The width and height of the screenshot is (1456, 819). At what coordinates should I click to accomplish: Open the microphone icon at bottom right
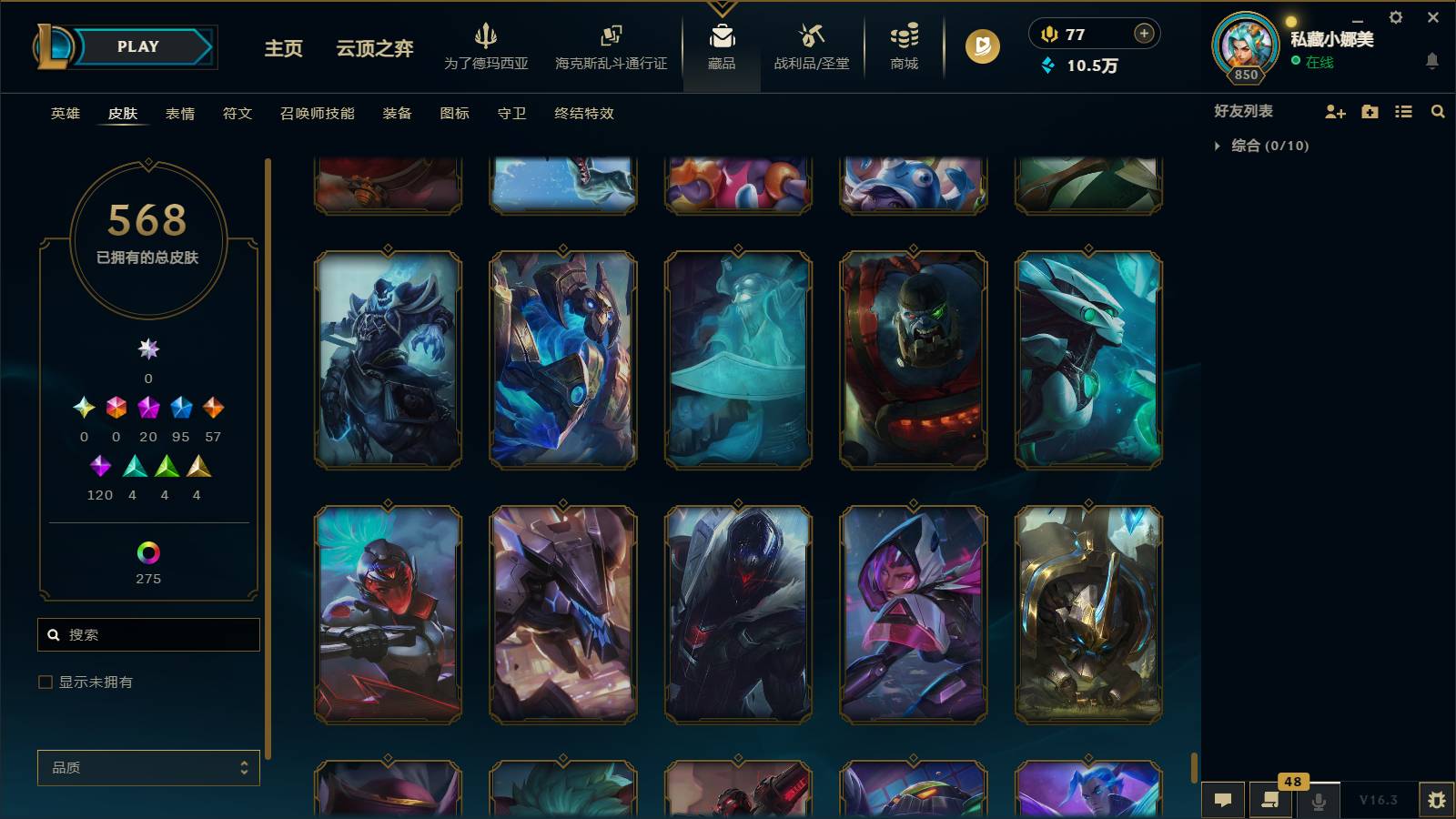click(1318, 801)
